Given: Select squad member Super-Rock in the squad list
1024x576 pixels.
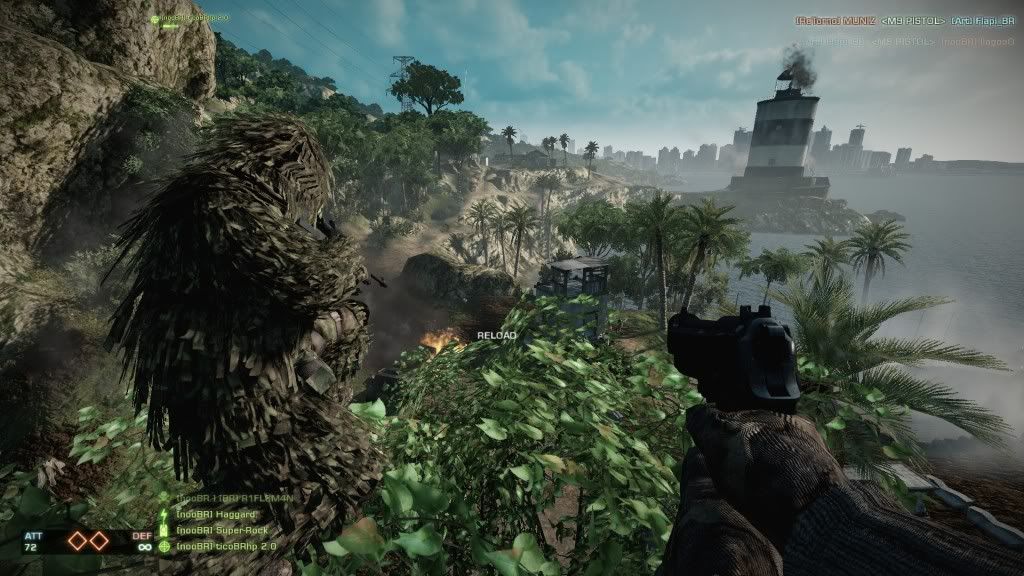Looking at the screenshot, I should pyautogui.click(x=210, y=530).
